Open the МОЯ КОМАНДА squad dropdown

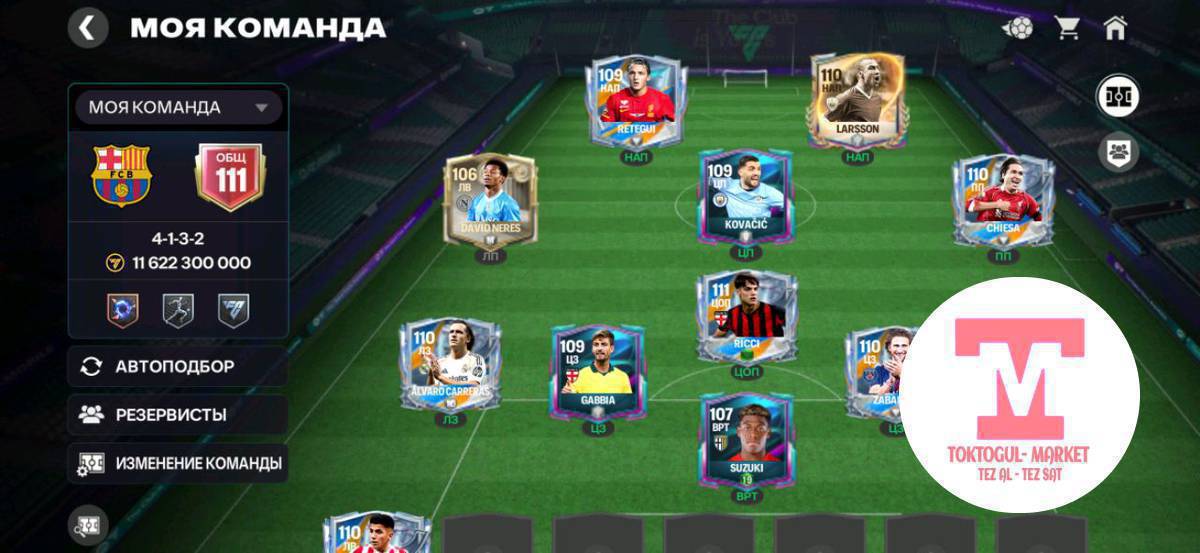178,107
